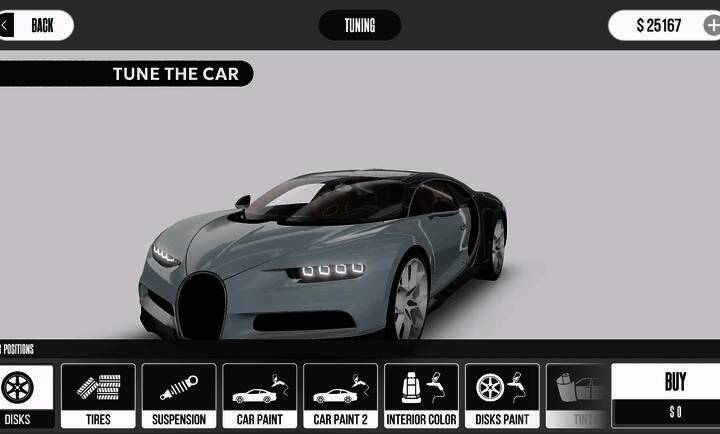
Task: Switch to the Car Paint category
Action: (260, 396)
